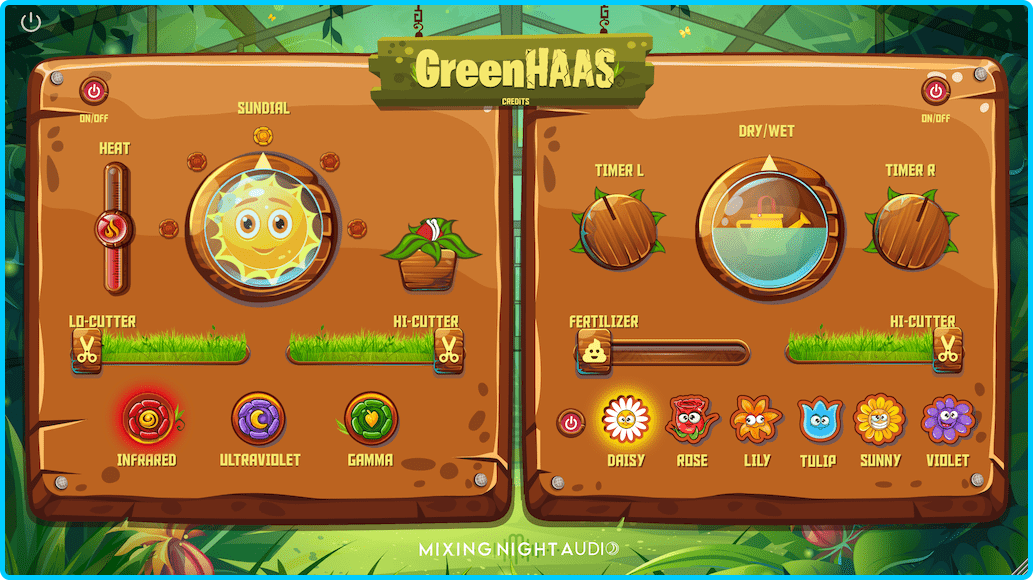
Task: Click the Dry/Wet watering can knob
Action: (770, 228)
